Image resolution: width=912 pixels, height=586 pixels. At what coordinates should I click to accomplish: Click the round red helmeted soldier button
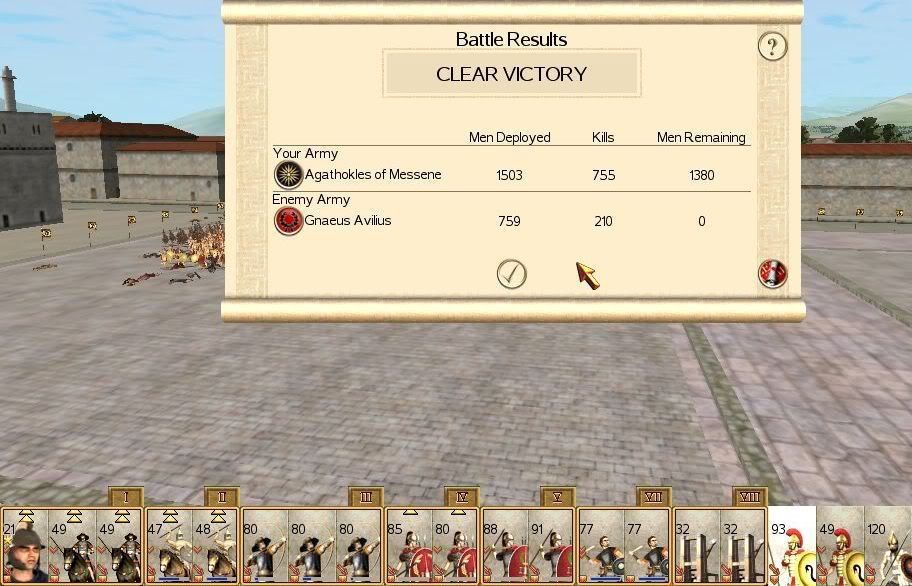[x=772, y=274]
